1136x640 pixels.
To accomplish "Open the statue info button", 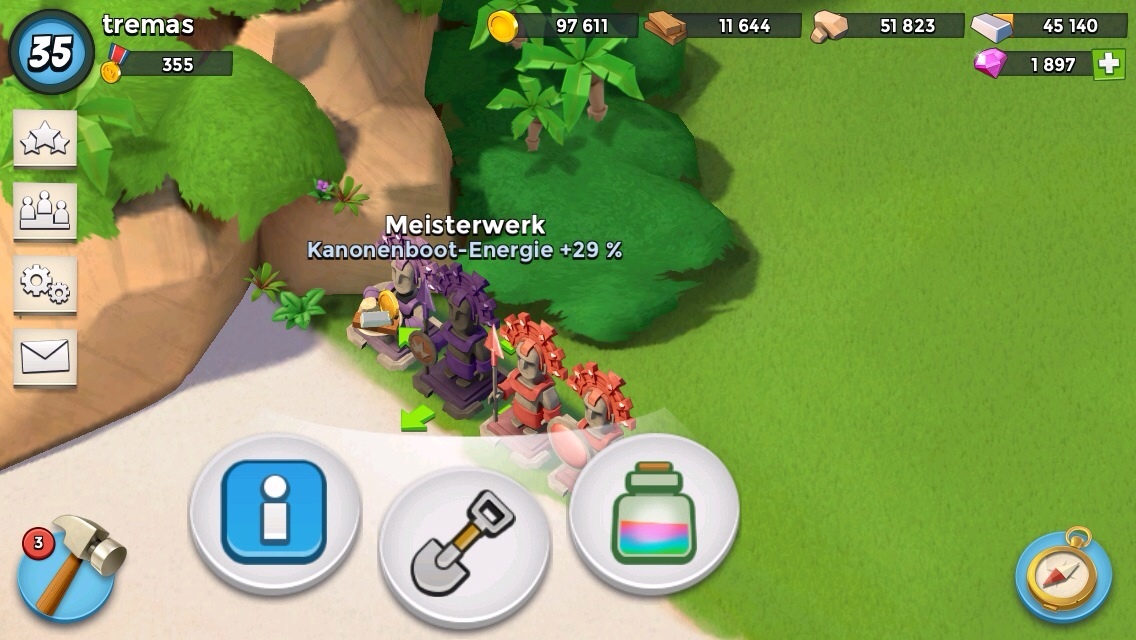I will pyautogui.click(x=274, y=512).
